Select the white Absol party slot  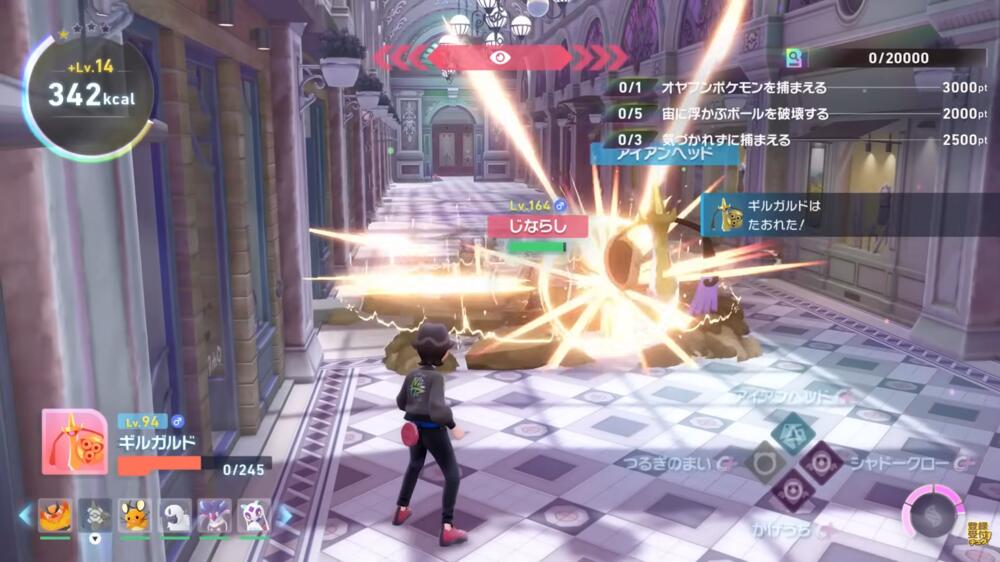tap(175, 516)
